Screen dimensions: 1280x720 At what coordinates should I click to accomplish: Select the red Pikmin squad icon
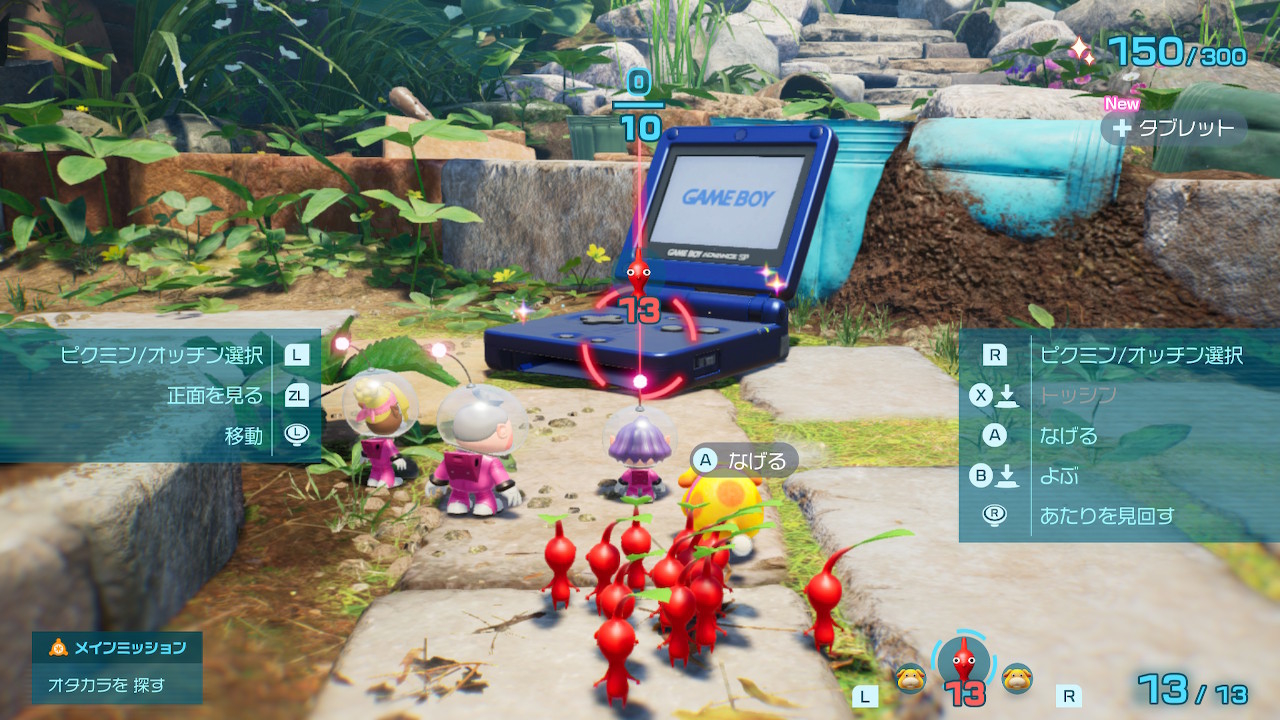(962, 661)
